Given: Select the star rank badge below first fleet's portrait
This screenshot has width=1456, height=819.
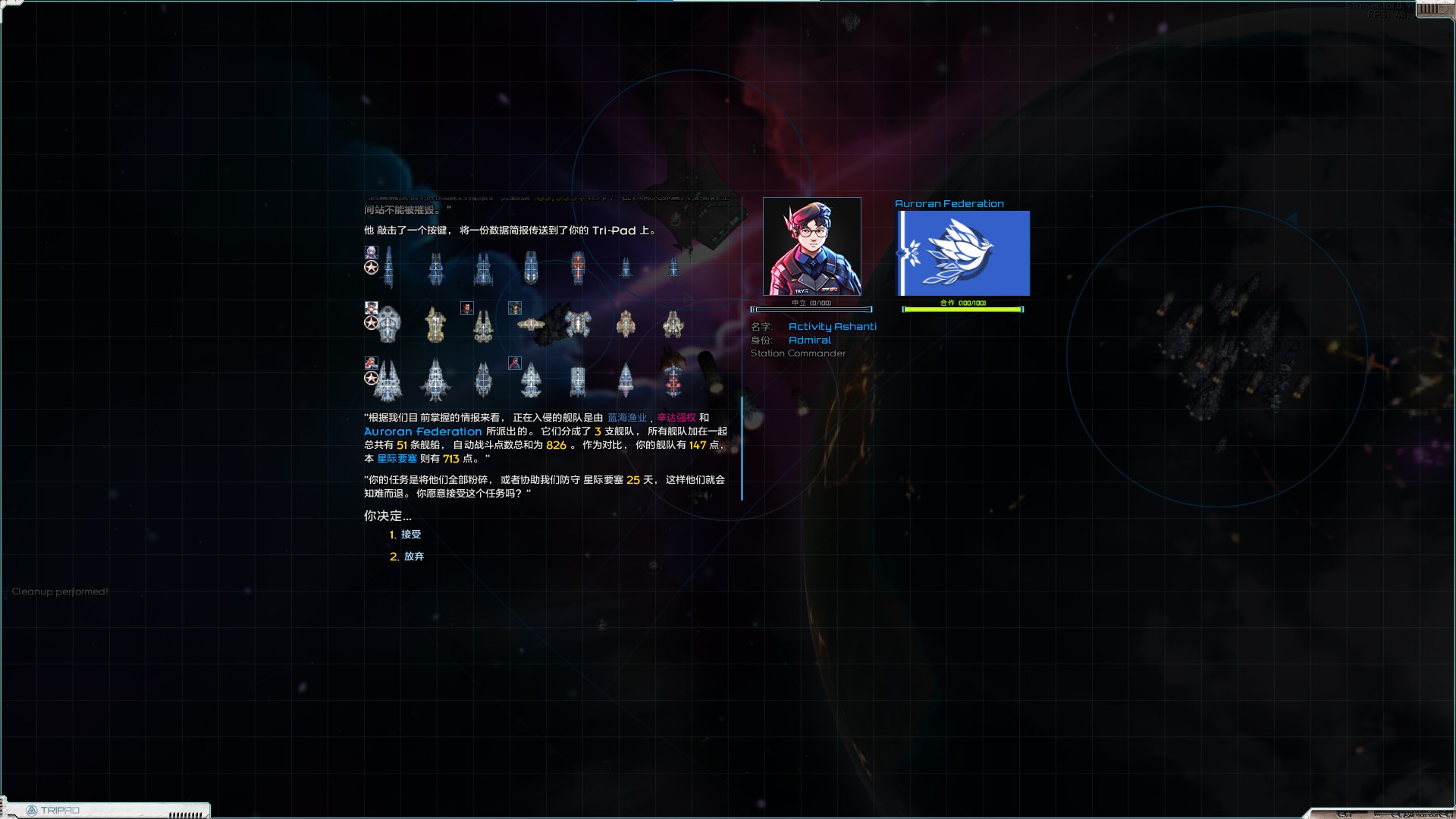Looking at the screenshot, I should click(x=372, y=268).
